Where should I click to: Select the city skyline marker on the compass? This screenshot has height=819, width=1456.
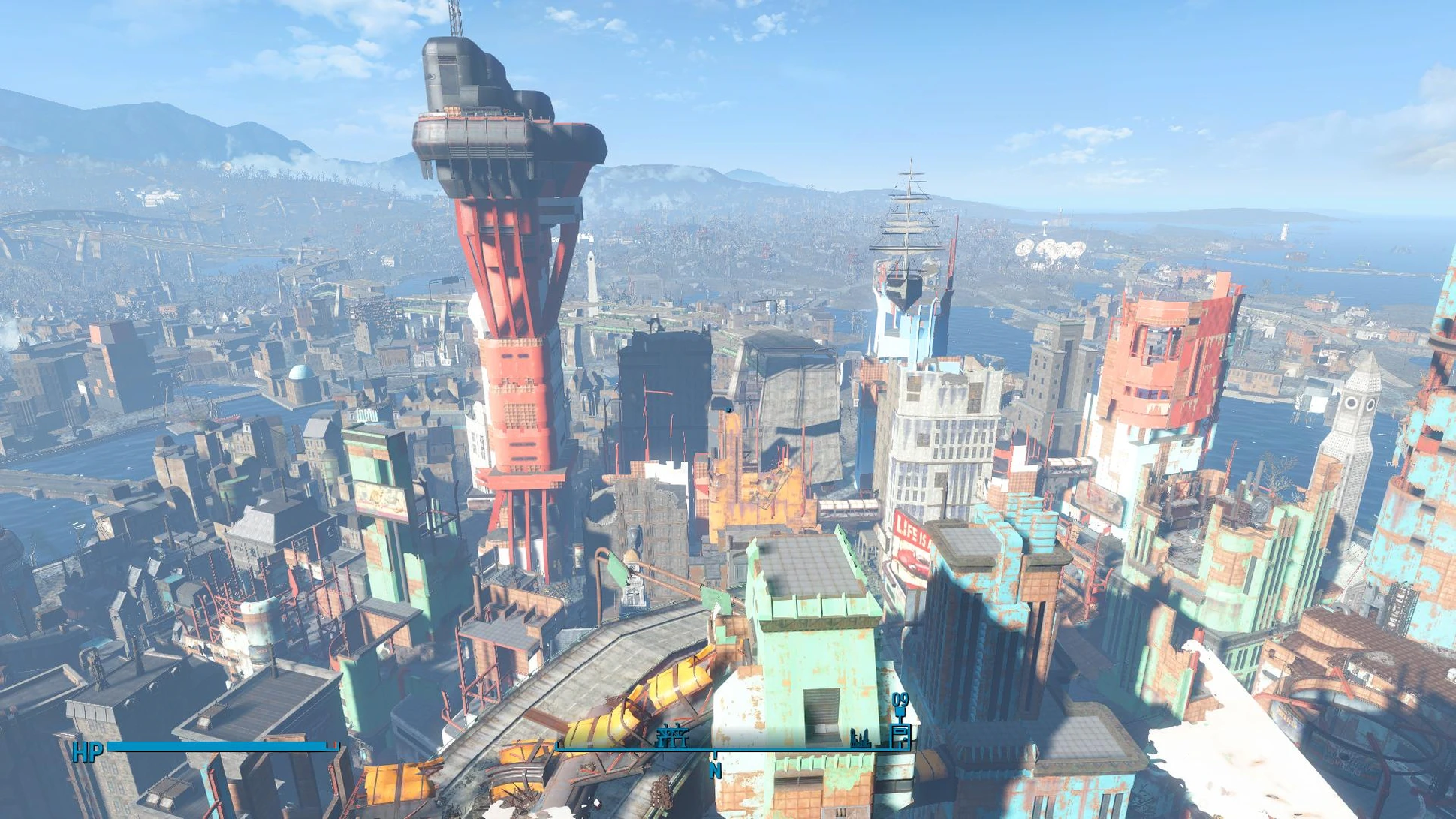point(861,739)
